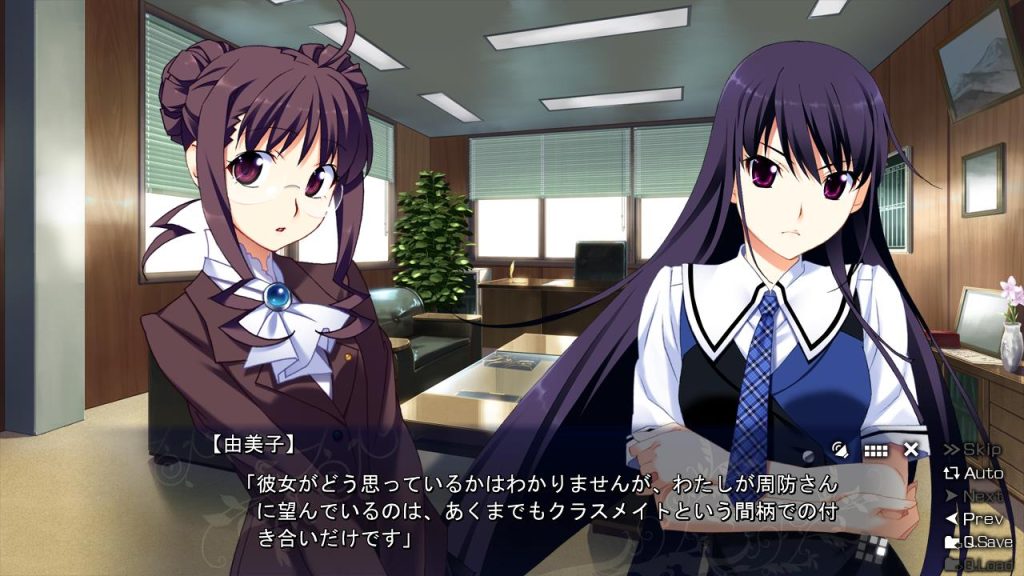Image resolution: width=1024 pixels, height=576 pixels.
Task: Quick save with the Q.Save button
Action: (x=979, y=542)
